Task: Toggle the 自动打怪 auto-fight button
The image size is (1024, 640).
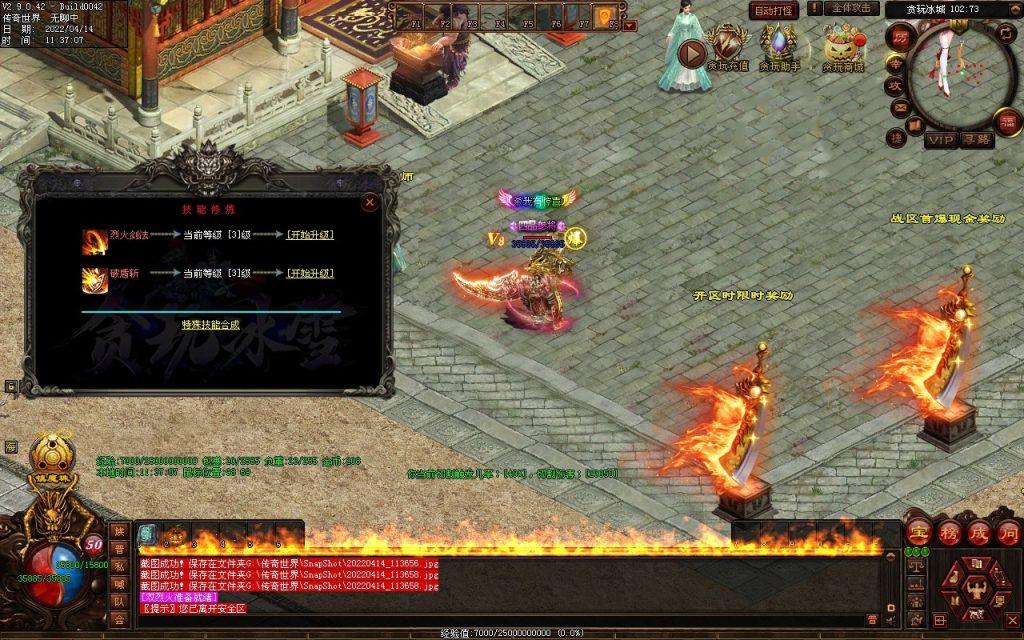Action: (774, 10)
